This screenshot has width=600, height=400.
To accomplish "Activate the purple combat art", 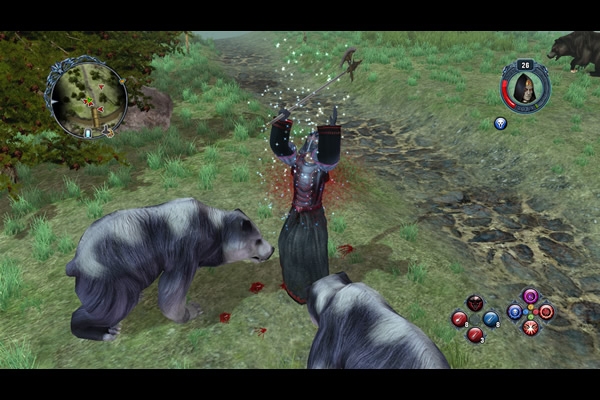I will click(530, 296).
